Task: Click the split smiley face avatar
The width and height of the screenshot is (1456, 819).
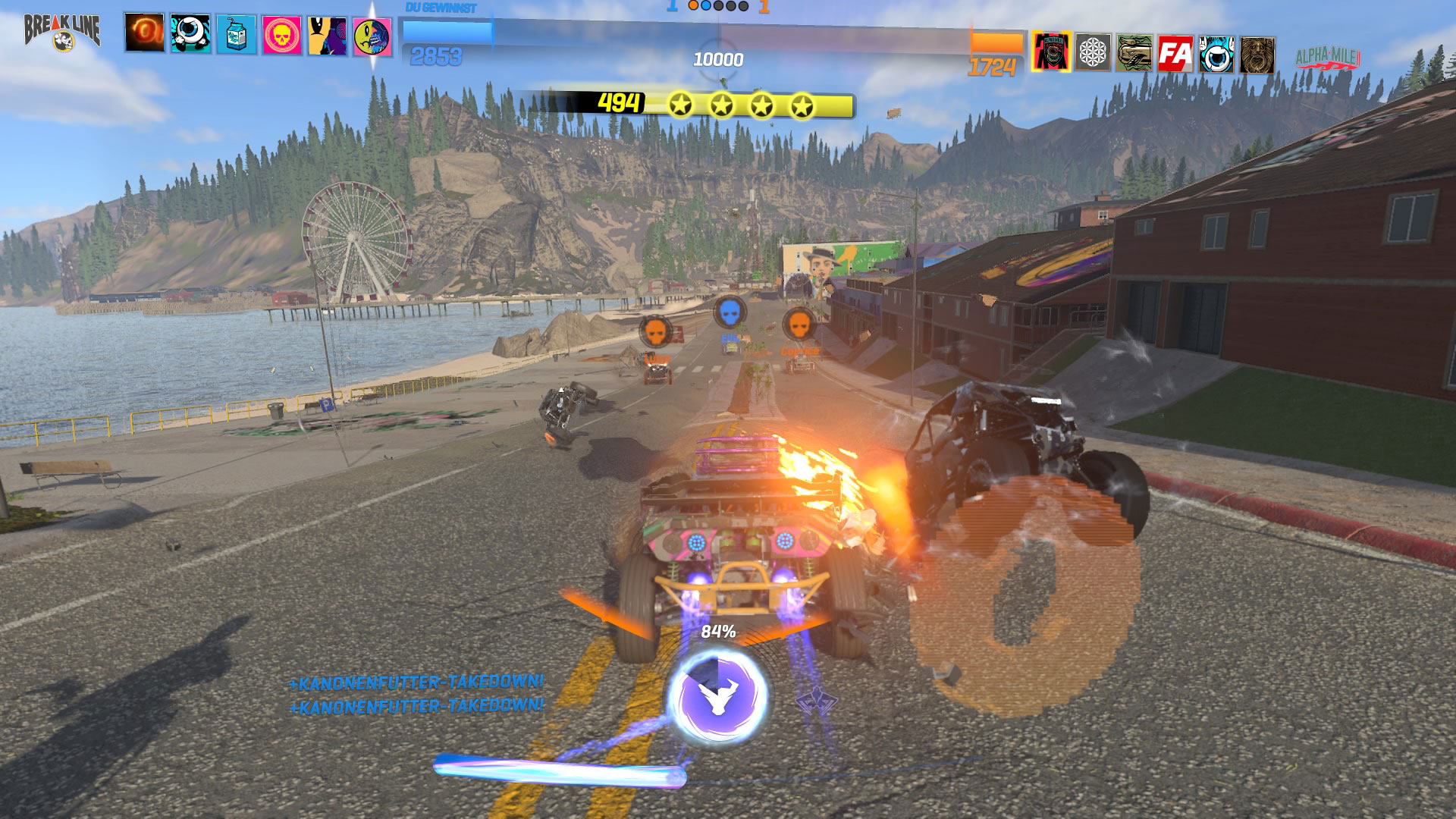Action: [372, 37]
